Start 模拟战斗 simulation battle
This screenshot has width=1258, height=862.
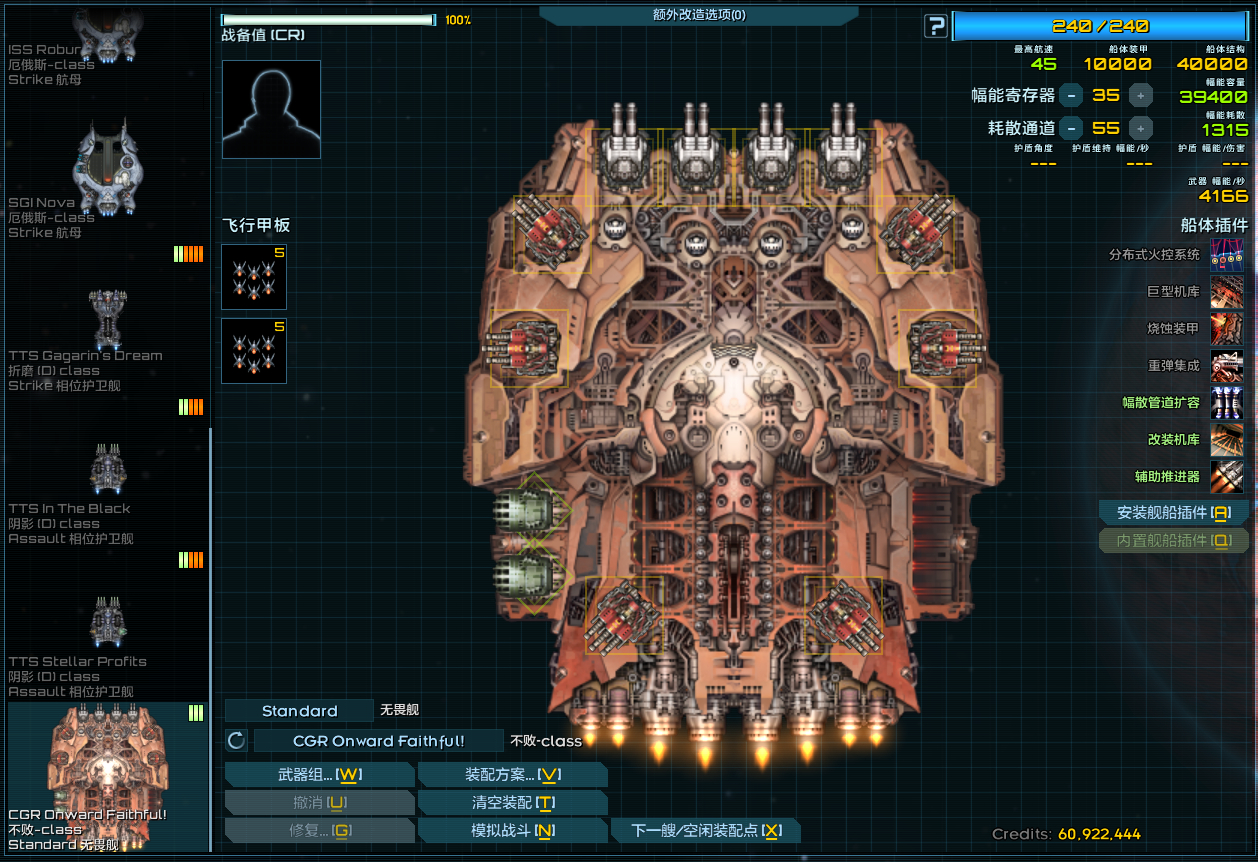[x=512, y=831]
